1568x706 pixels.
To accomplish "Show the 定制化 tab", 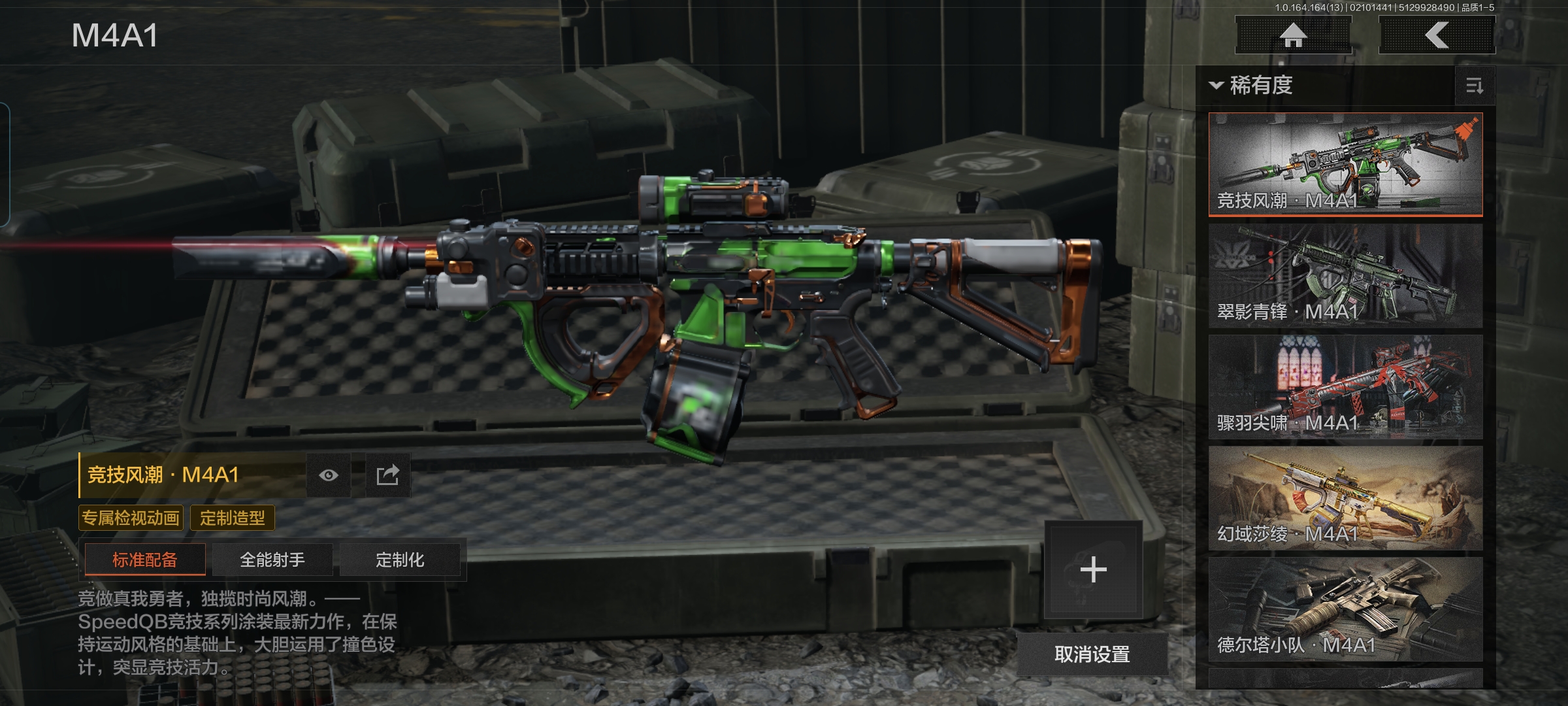I will [x=400, y=560].
